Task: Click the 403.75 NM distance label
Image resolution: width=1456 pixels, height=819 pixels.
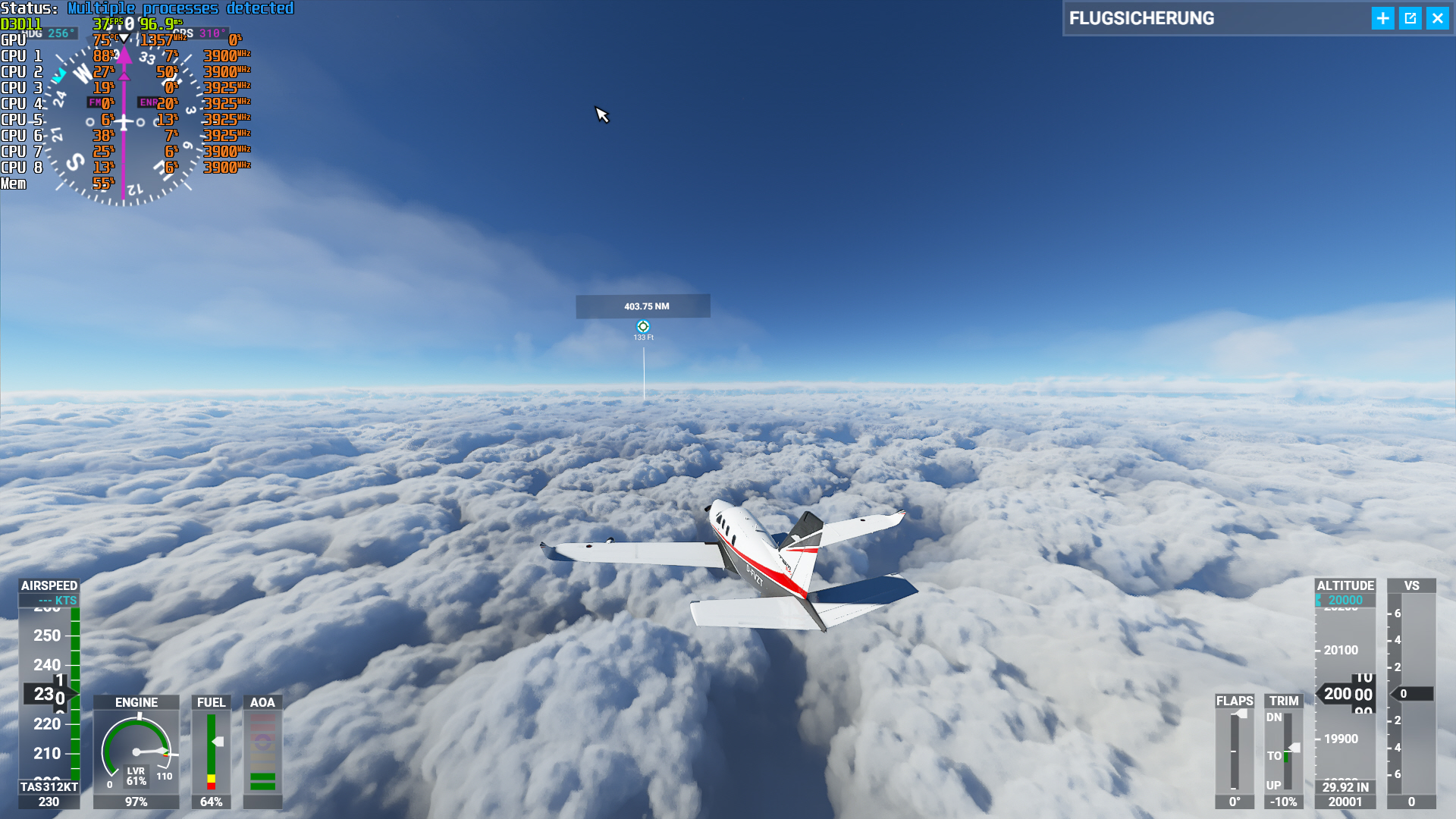Action: pos(644,306)
